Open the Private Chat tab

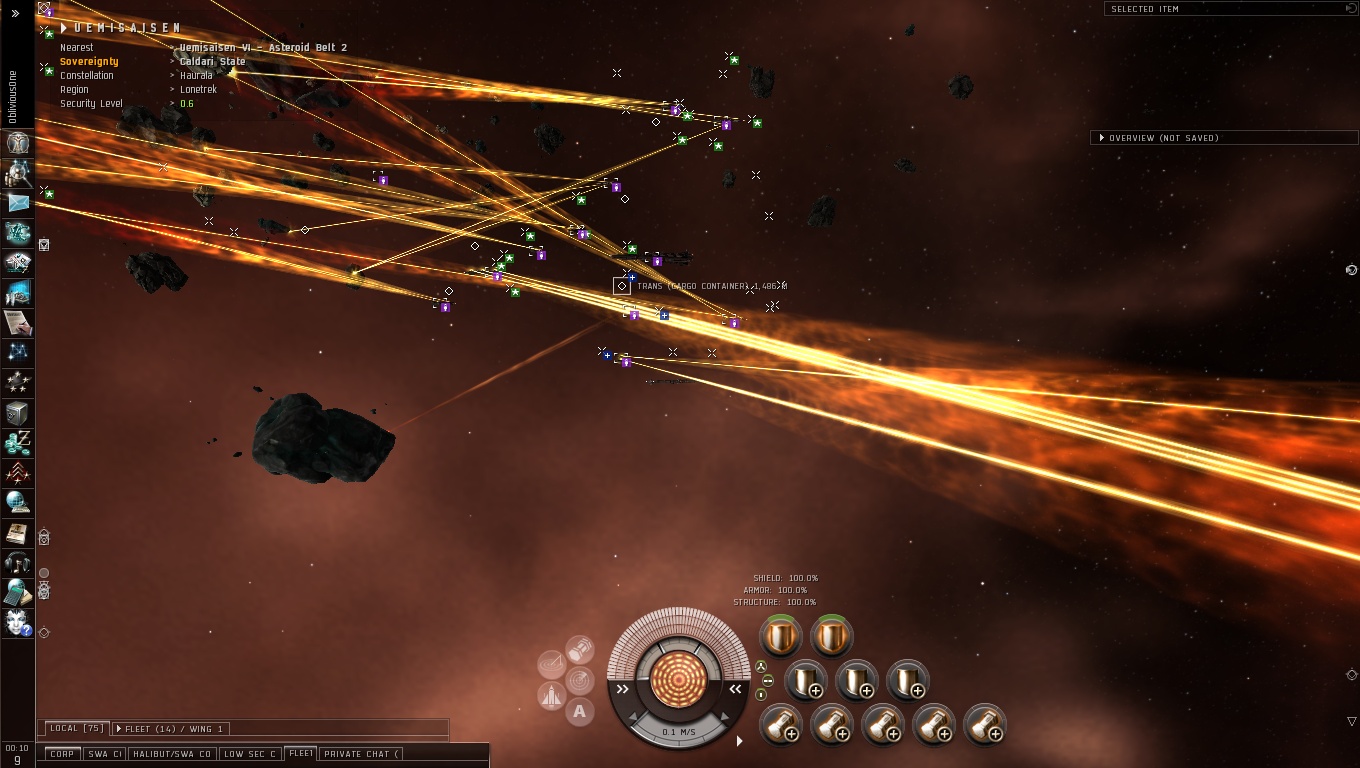click(361, 754)
